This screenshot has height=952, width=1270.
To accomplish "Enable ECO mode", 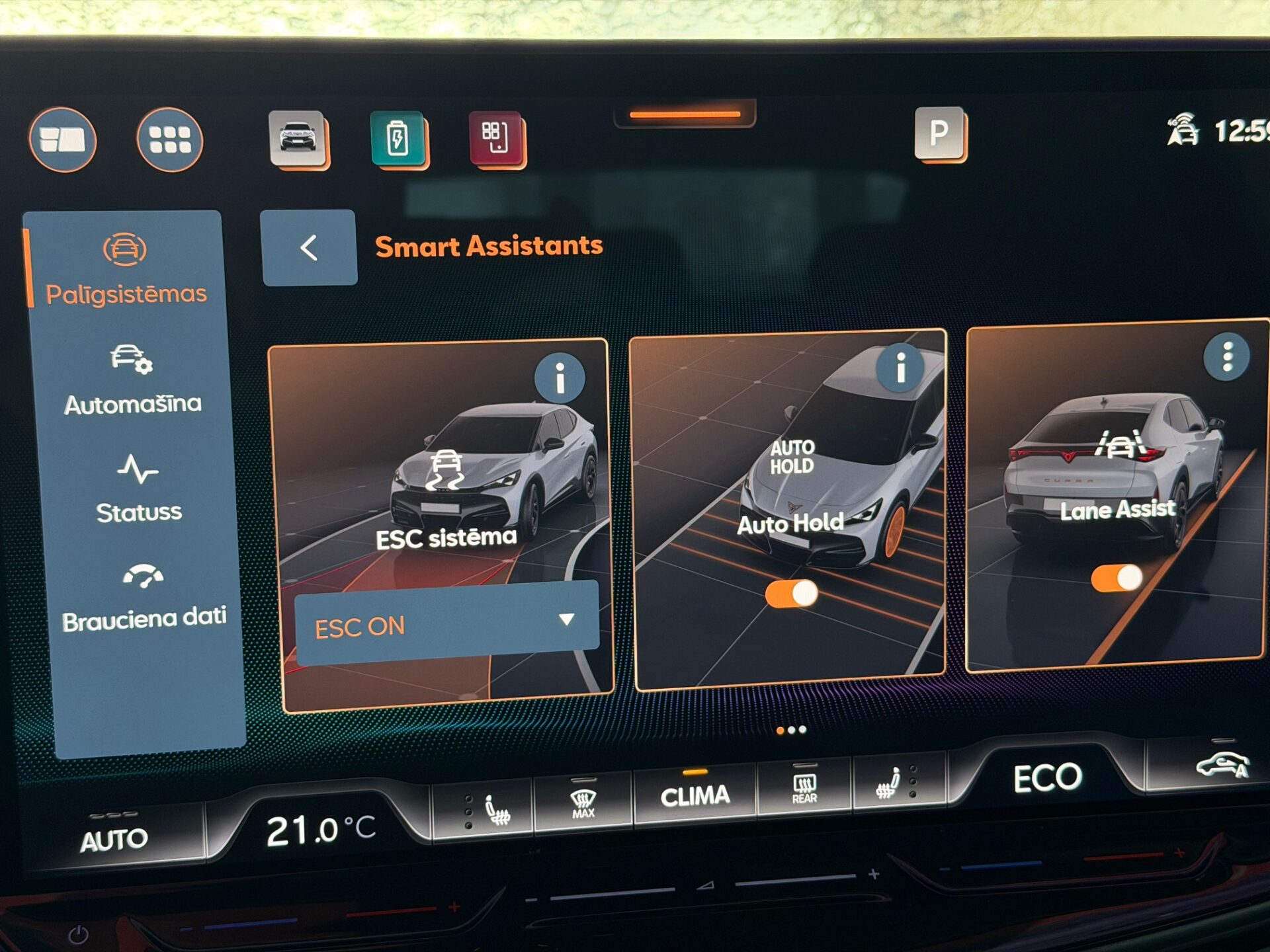I will pos(1047,778).
